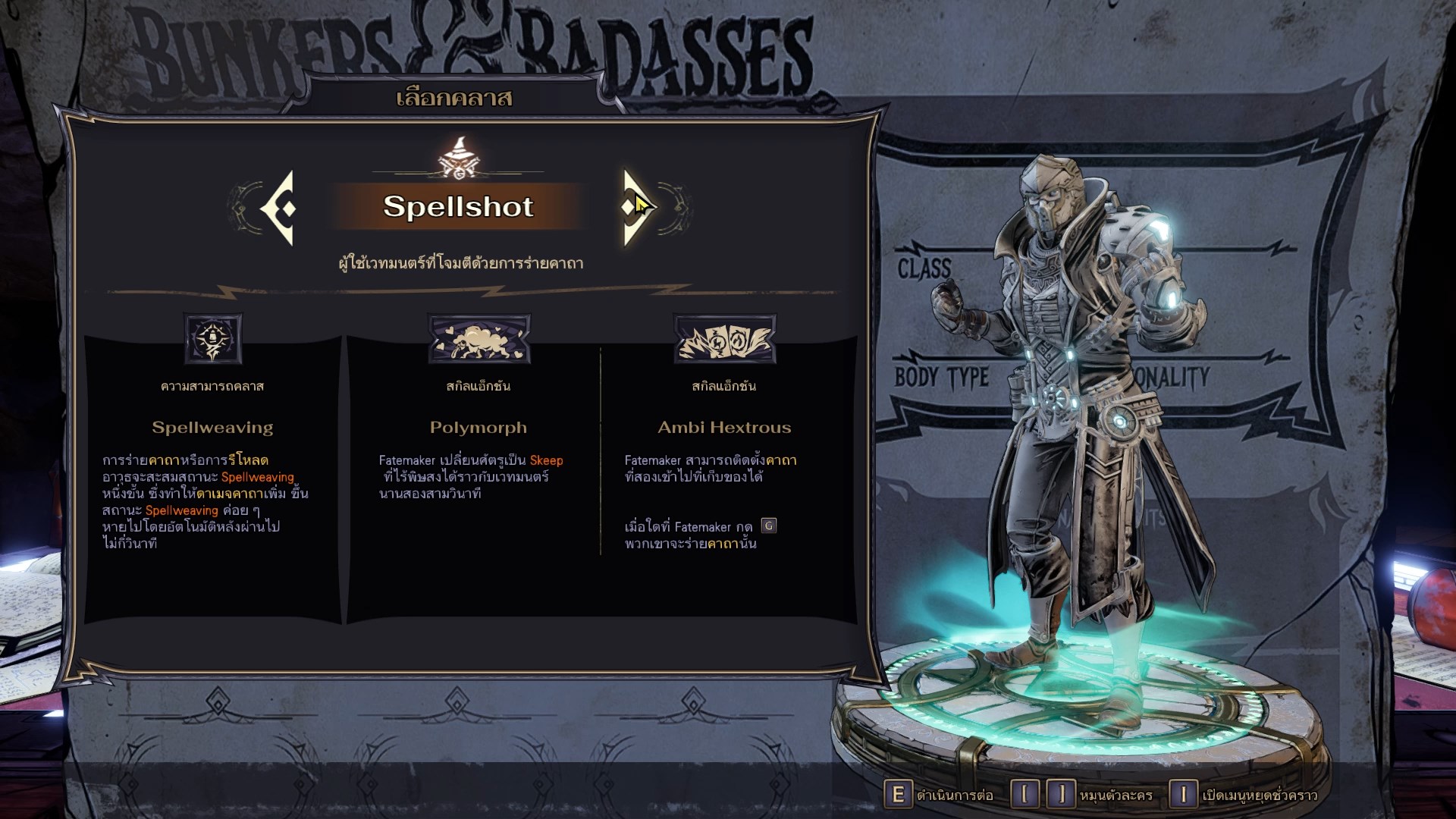Select the Spellweaving class feat icon
This screenshot has width=1456, height=819.
(213, 338)
